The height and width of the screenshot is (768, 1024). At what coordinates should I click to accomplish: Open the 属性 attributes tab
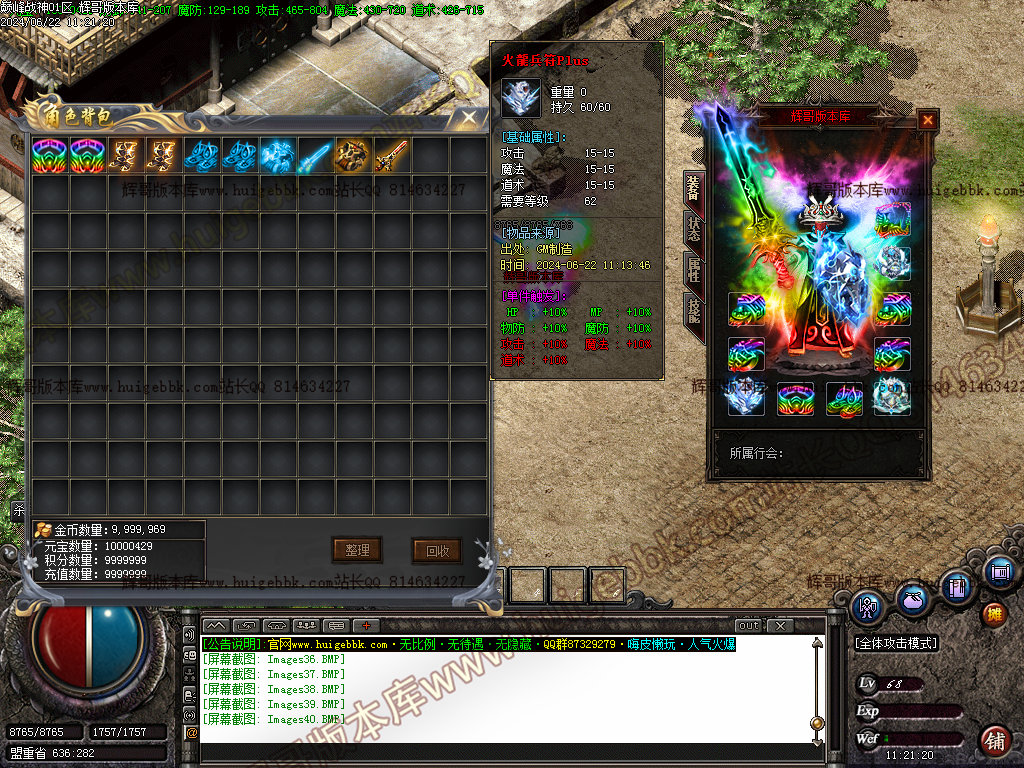pyautogui.click(x=692, y=268)
